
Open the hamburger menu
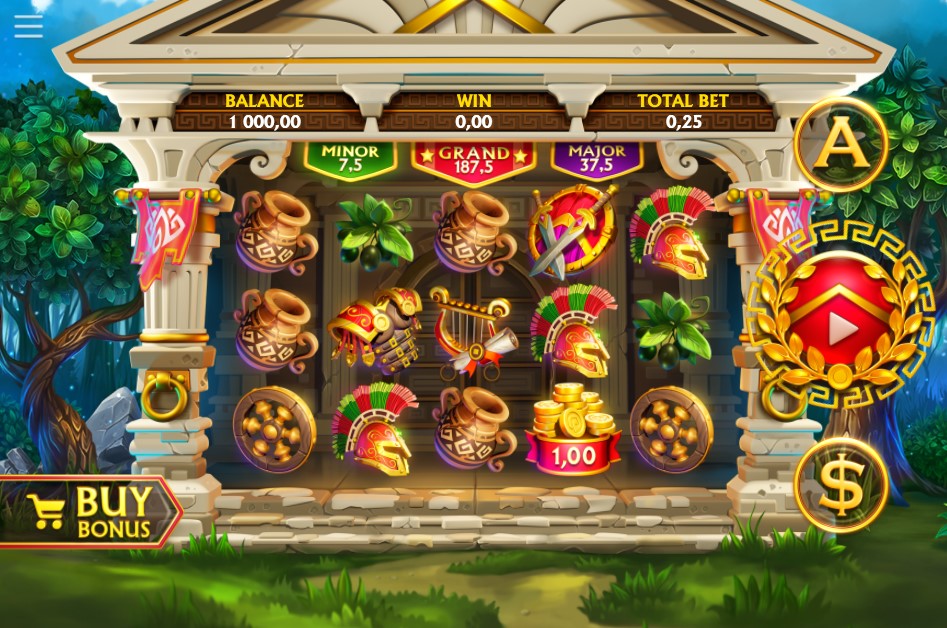click(x=28, y=26)
